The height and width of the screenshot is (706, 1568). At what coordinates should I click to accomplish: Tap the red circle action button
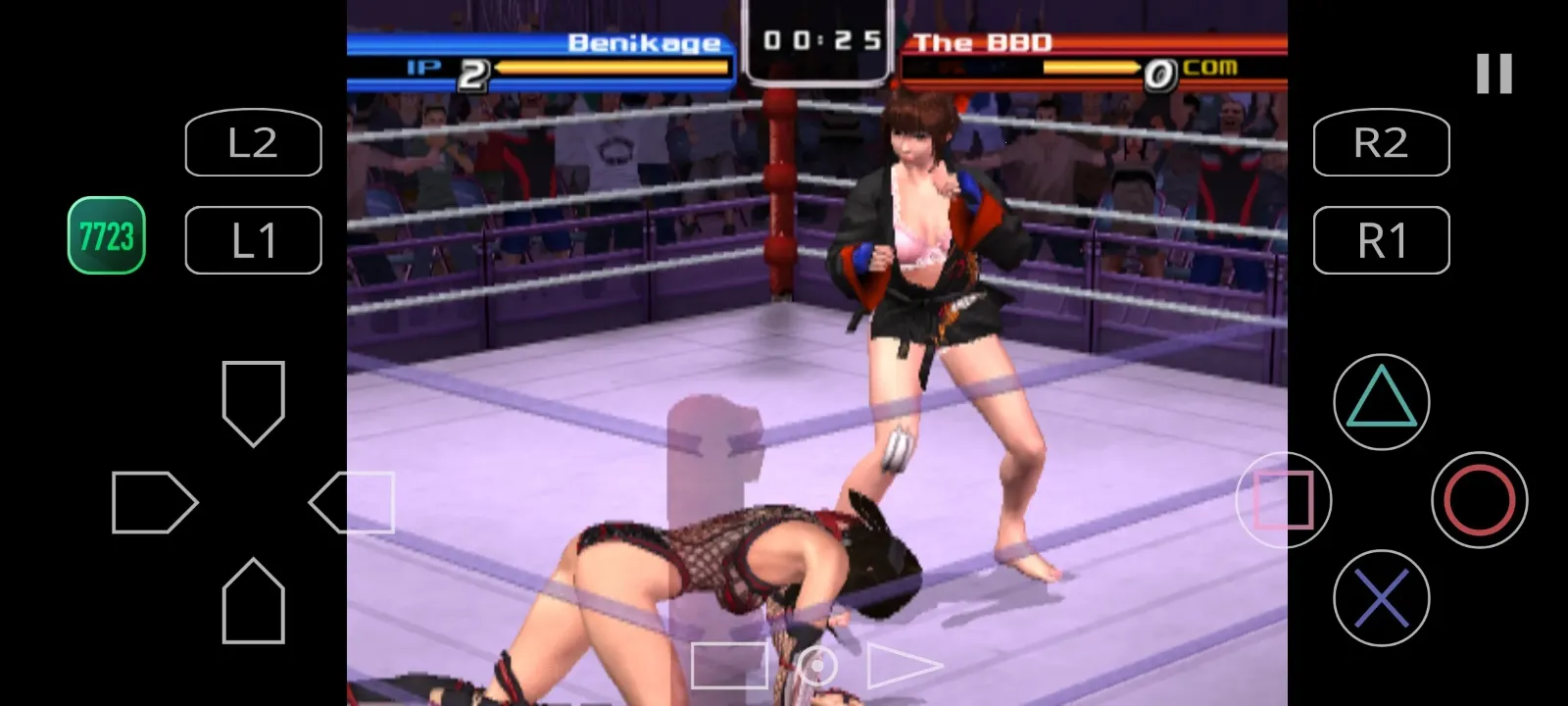[1479, 499]
